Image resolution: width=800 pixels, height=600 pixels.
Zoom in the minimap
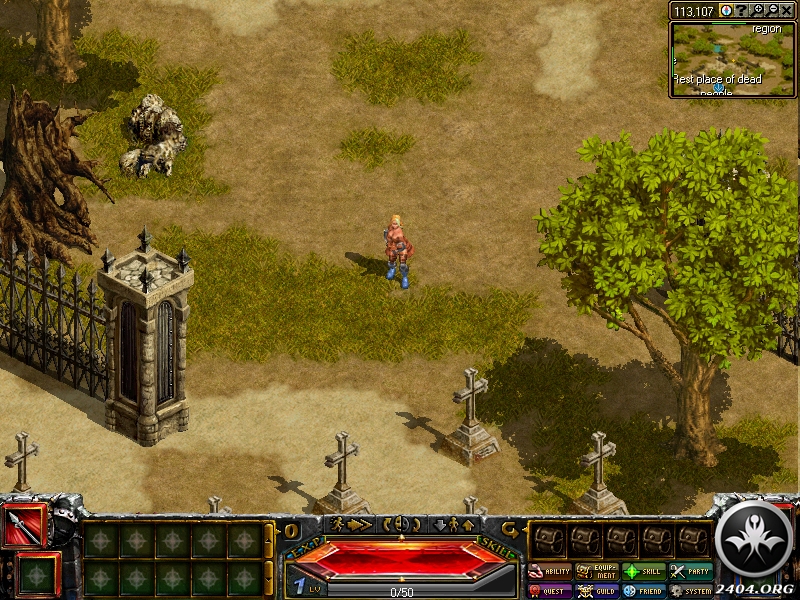(x=757, y=10)
